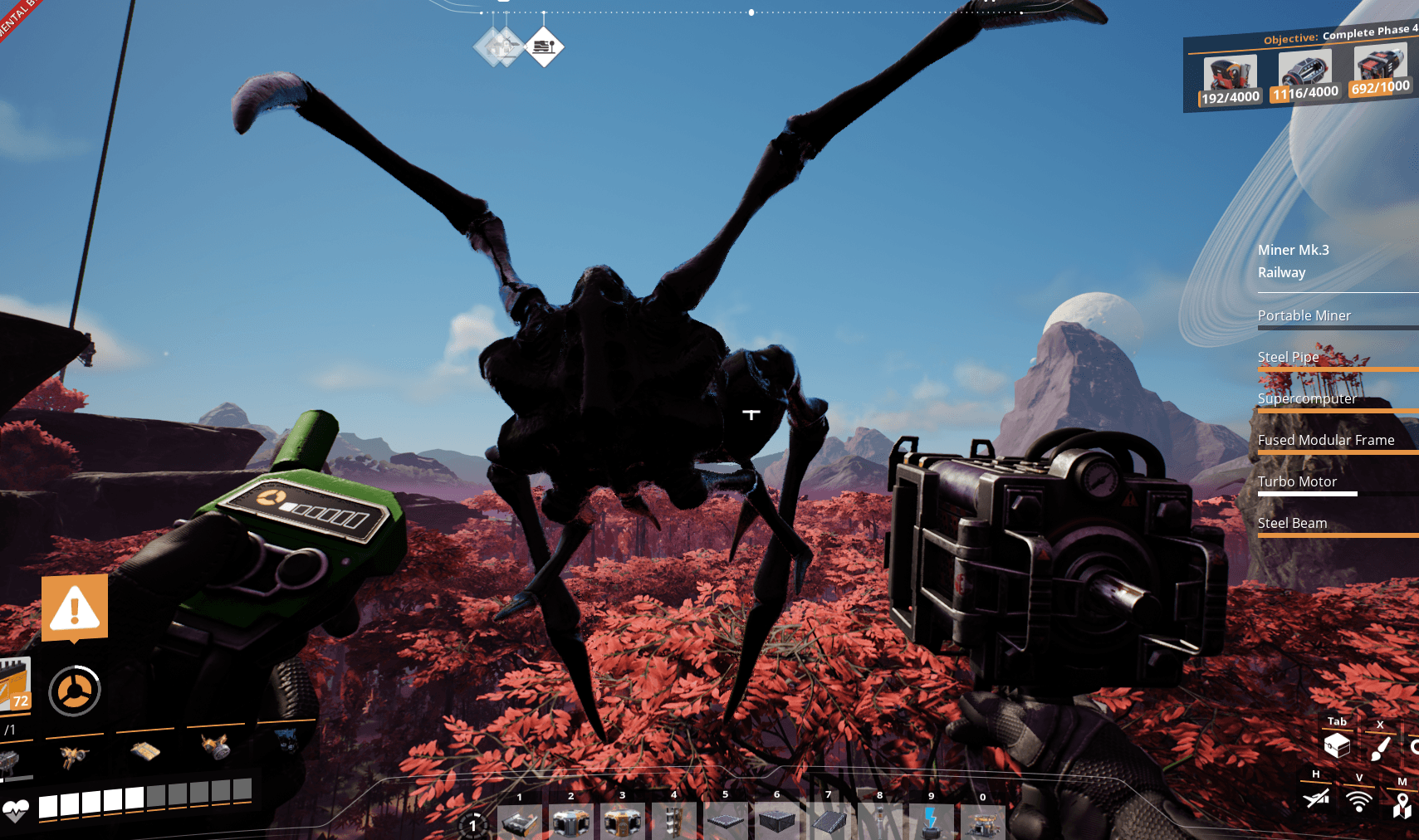Select the lightning power icon in hotbar slot 9
Image resolution: width=1419 pixels, height=840 pixels.
click(931, 822)
